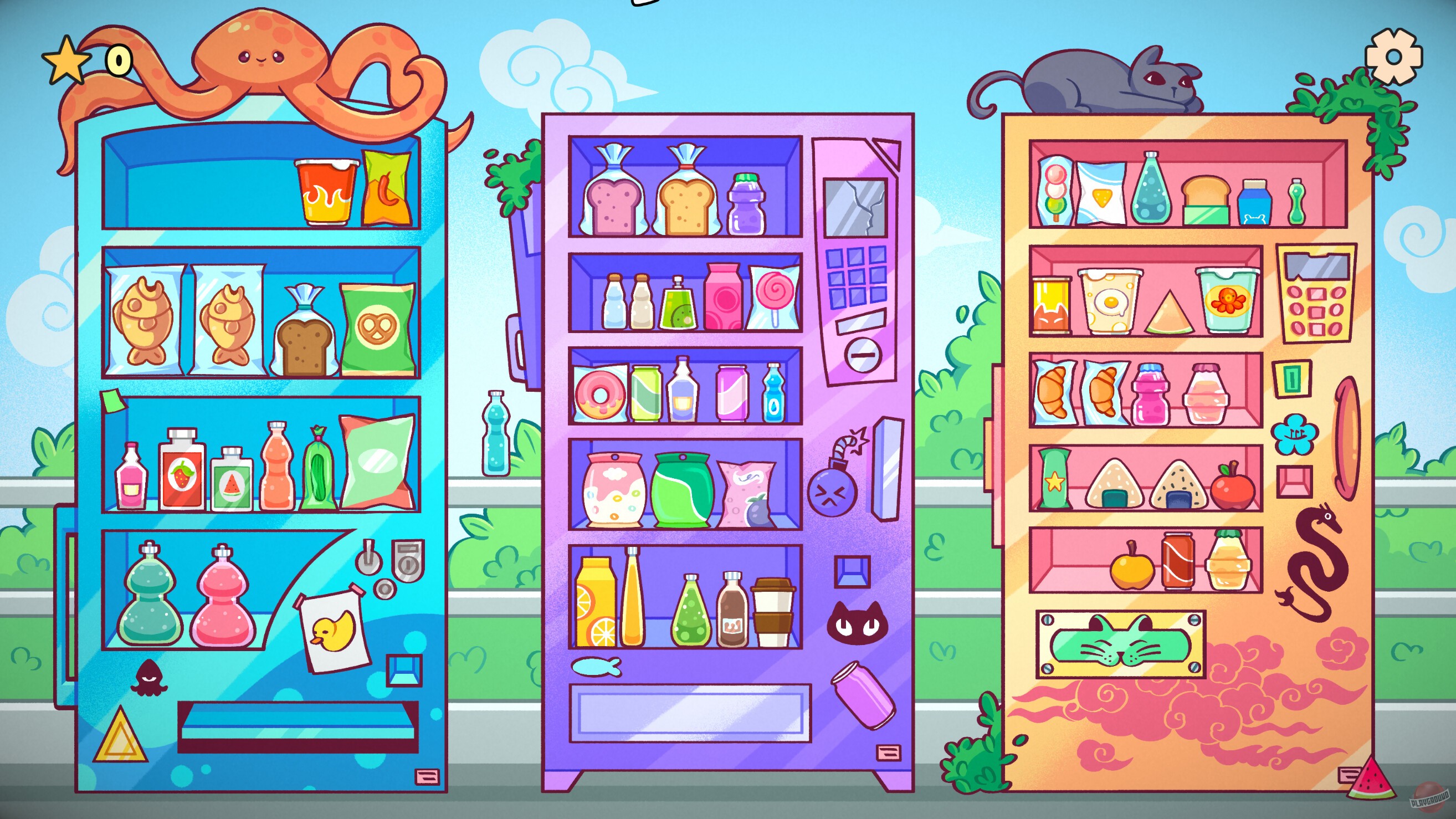Click the star score counter
Screen dimensions: 1456x819
coord(67,59)
